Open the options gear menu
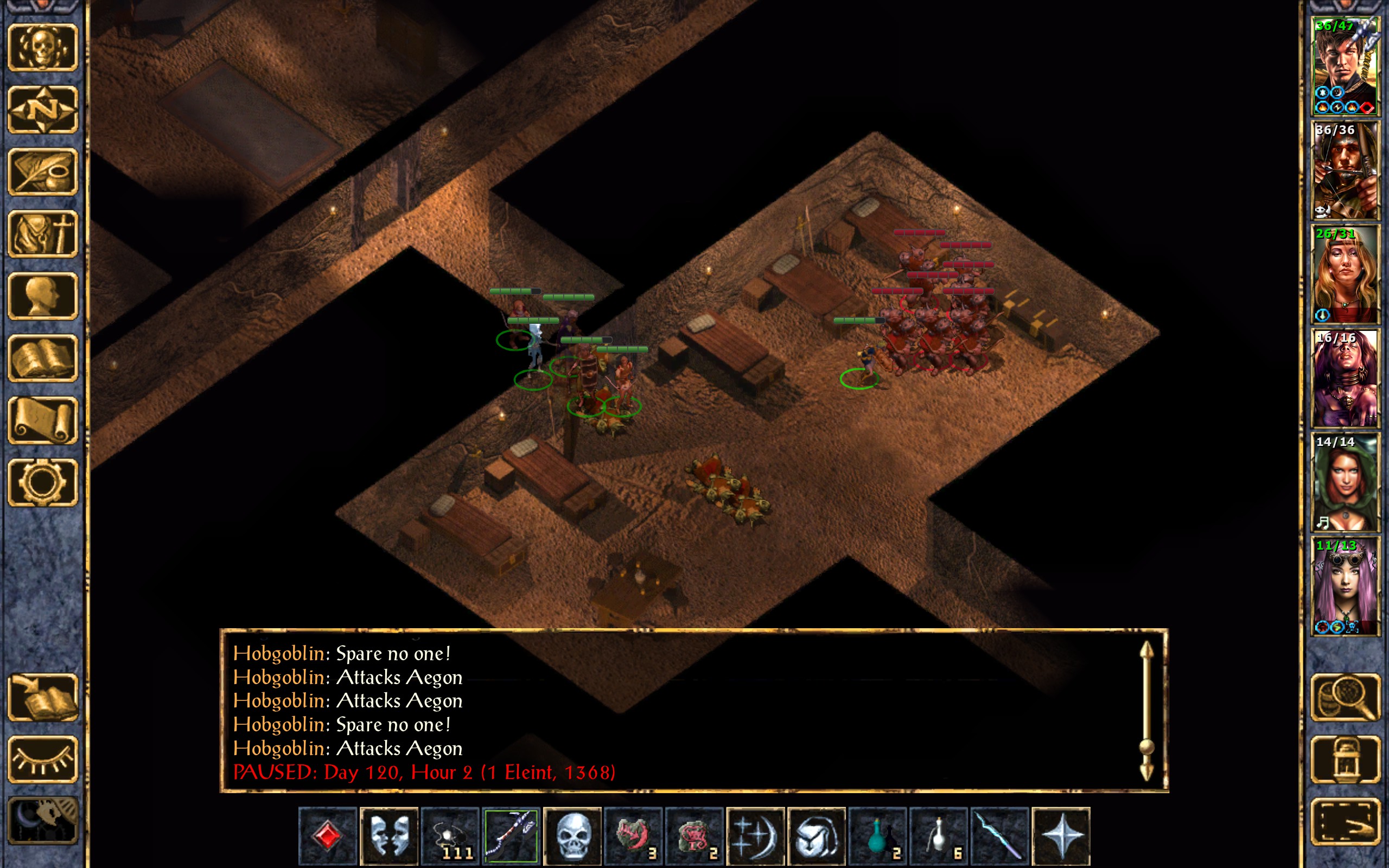 [43, 482]
